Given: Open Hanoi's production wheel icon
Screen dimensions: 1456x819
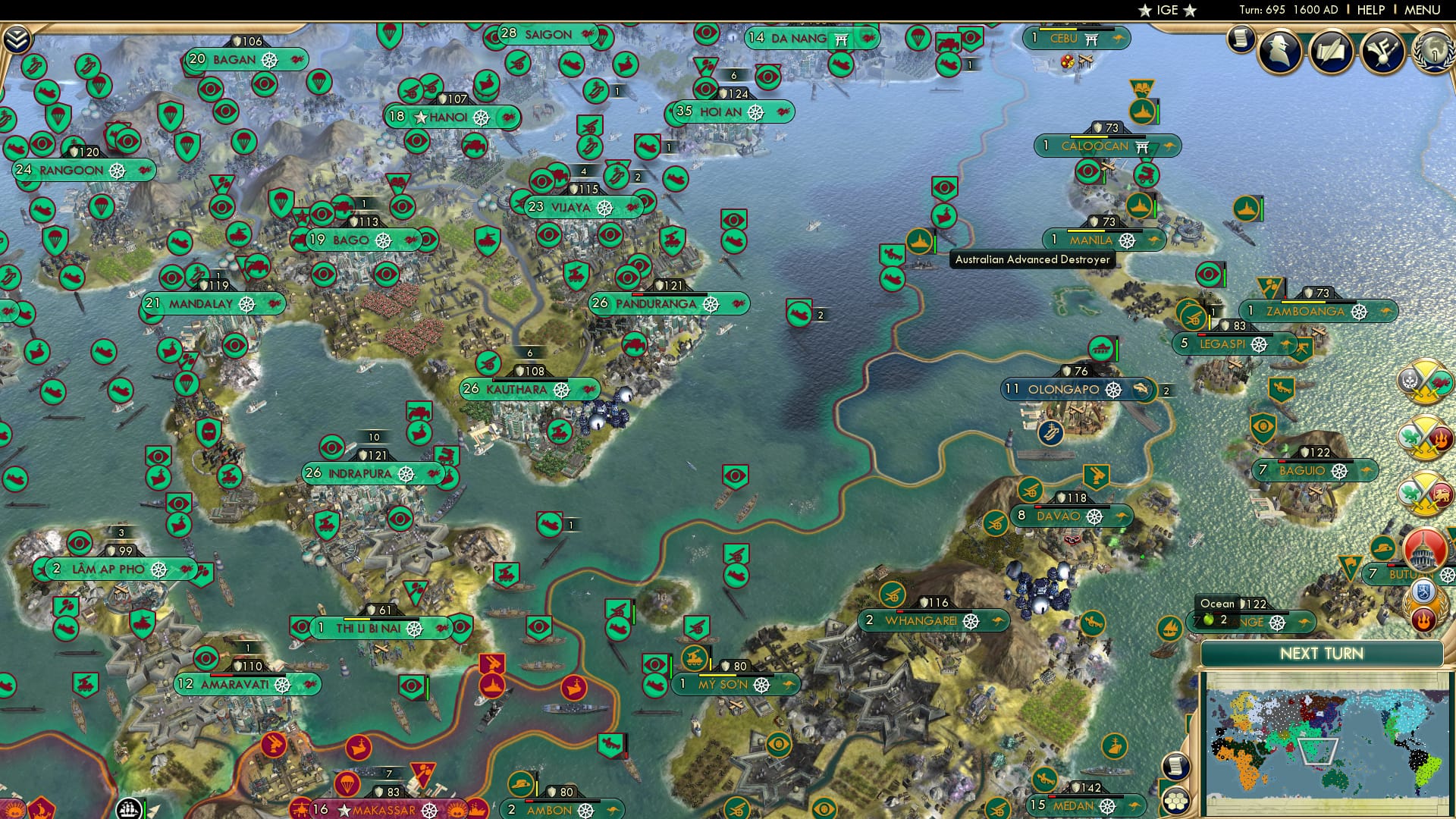Looking at the screenshot, I should click(x=481, y=117).
